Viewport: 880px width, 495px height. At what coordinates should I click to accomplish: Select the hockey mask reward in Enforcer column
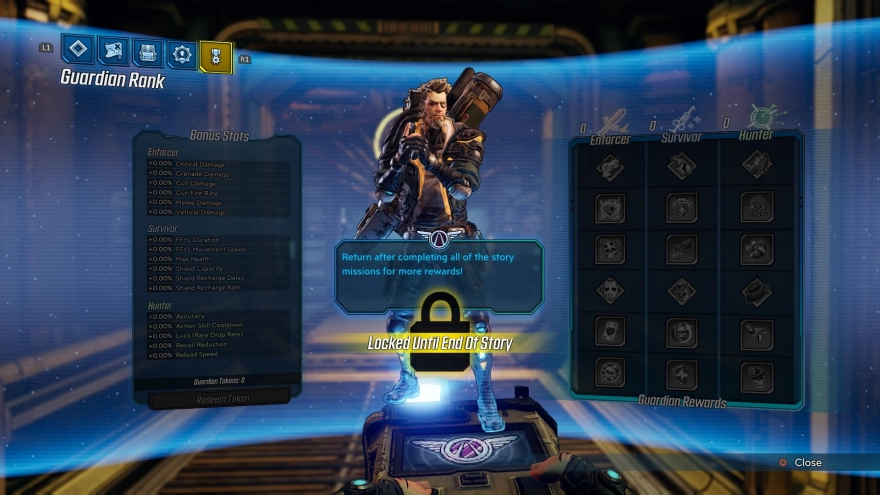coord(609,292)
